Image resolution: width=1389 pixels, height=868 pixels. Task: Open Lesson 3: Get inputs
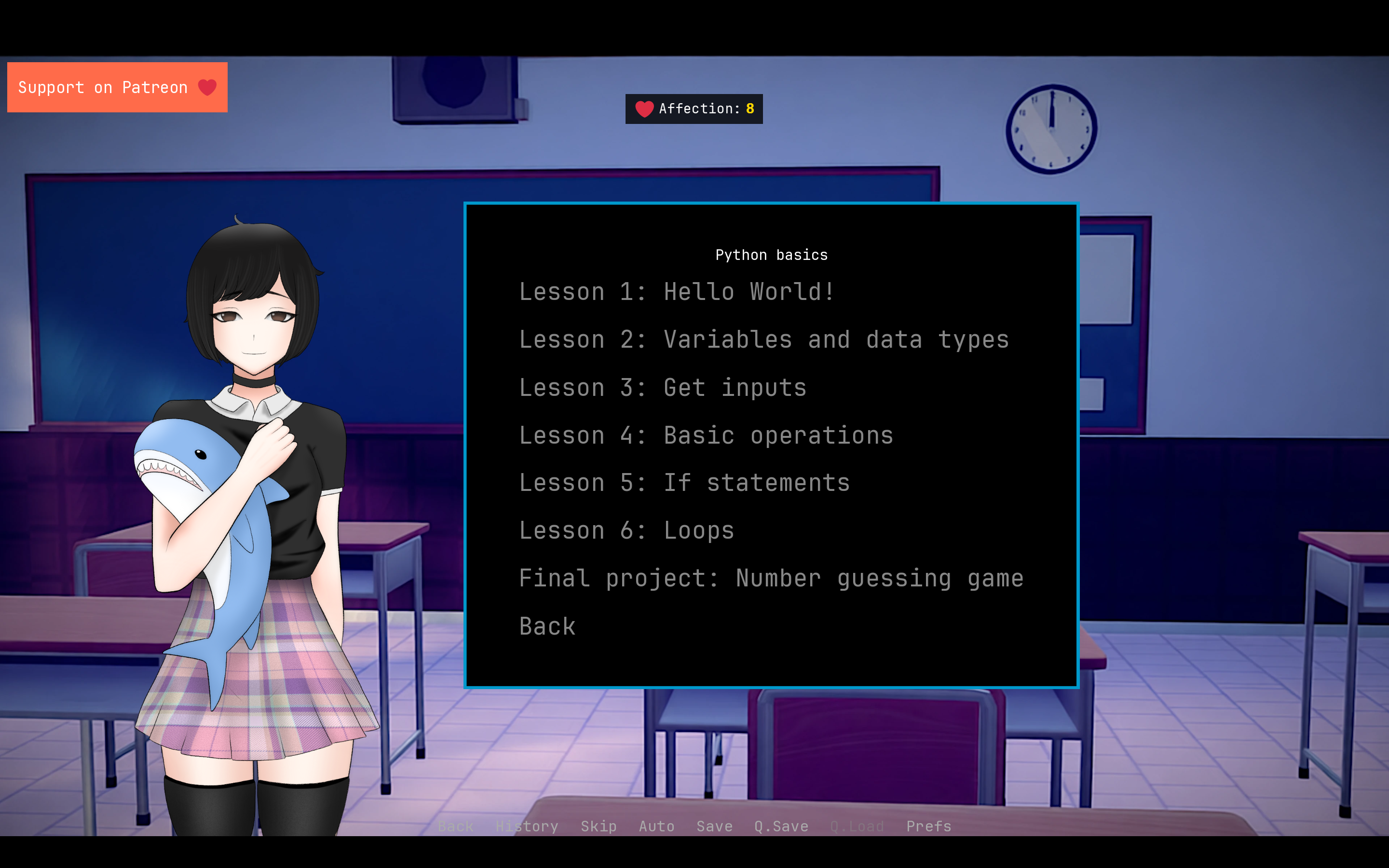point(662,387)
